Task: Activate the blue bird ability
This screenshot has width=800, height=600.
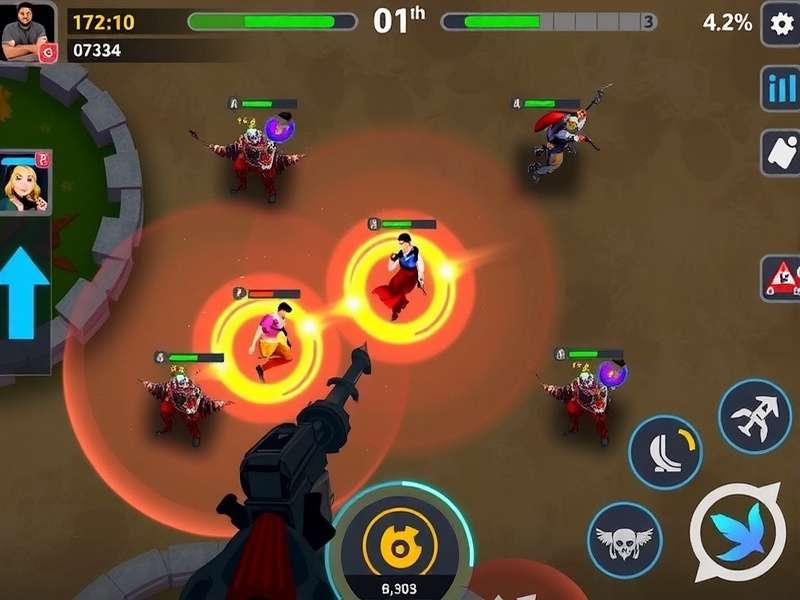Action: tap(738, 532)
